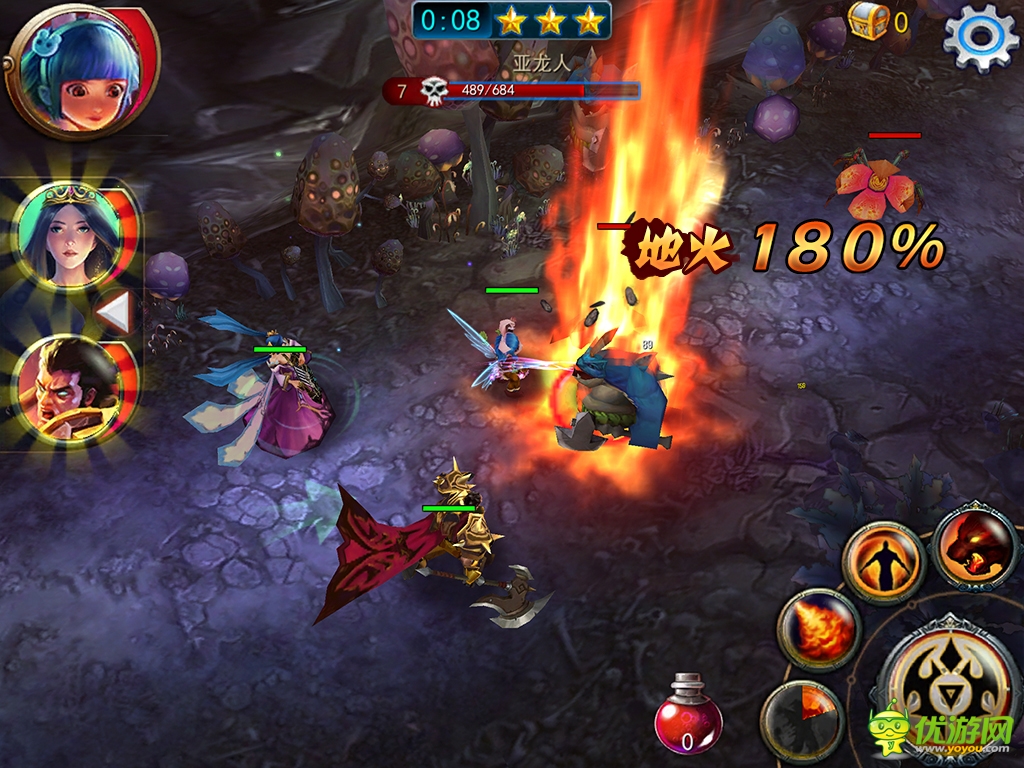Switch to the bearded warrior hero portrait
1024x768 pixels.
67,390
